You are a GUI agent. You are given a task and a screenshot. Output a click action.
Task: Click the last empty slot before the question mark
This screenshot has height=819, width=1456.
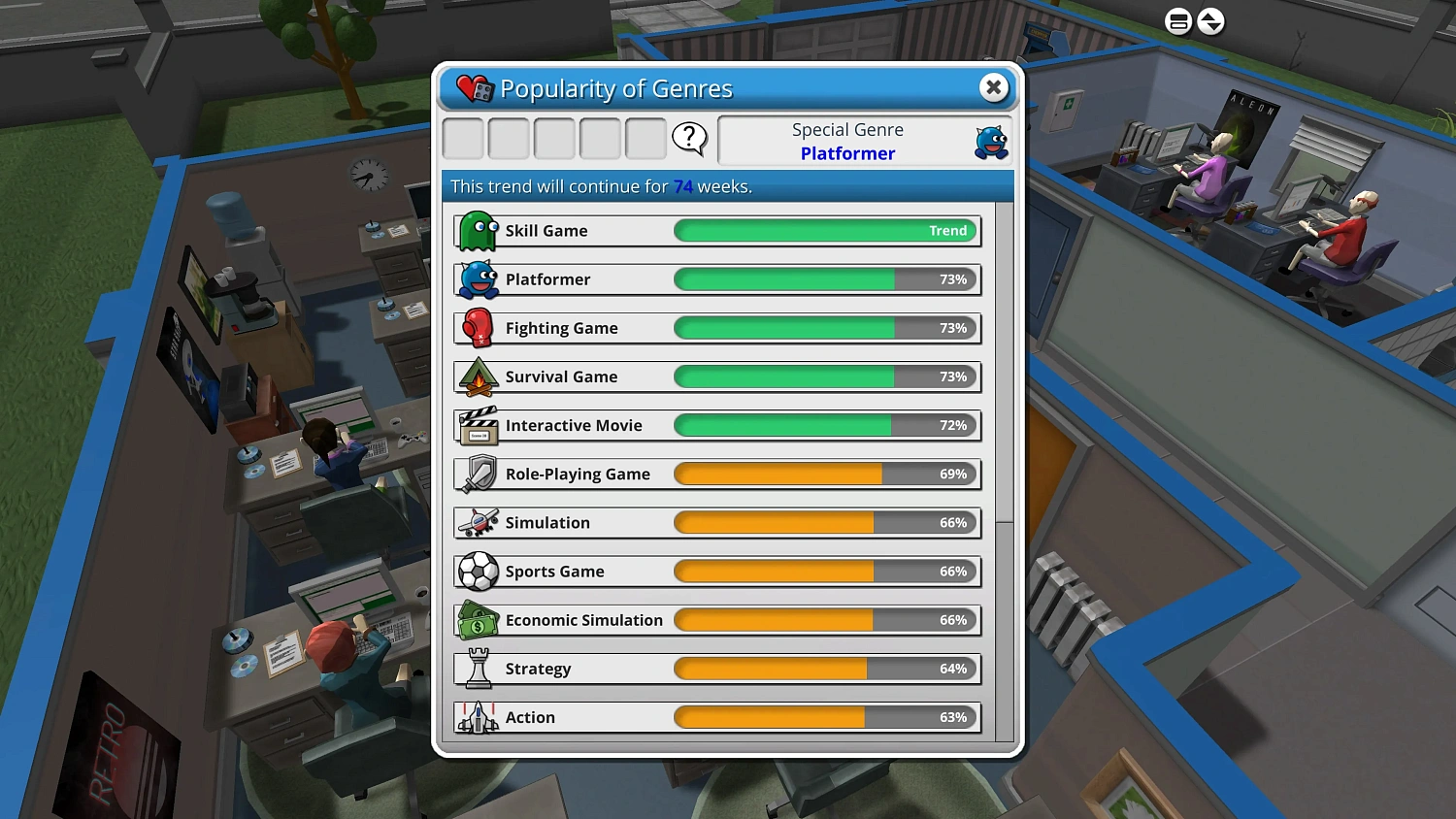coord(645,139)
